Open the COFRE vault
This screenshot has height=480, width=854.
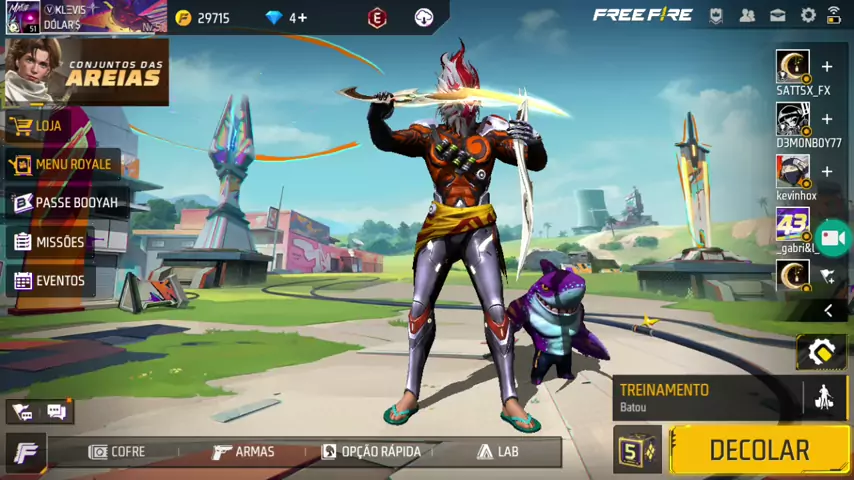tap(117, 452)
